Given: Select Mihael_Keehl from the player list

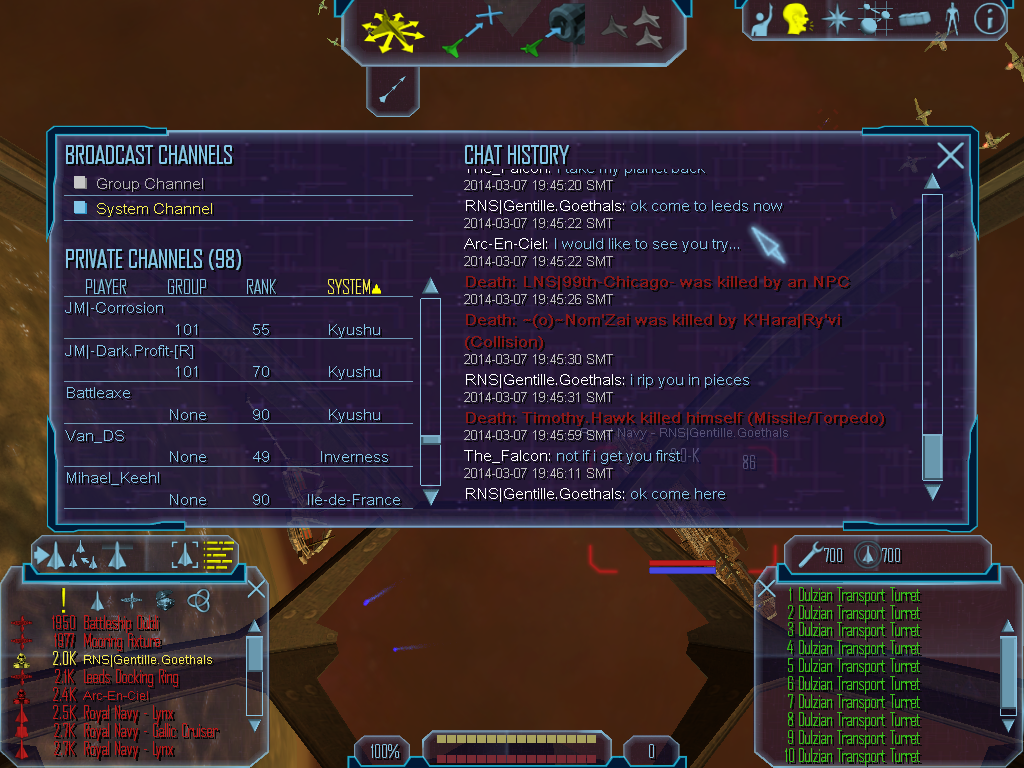Looking at the screenshot, I should click(x=113, y=478).
